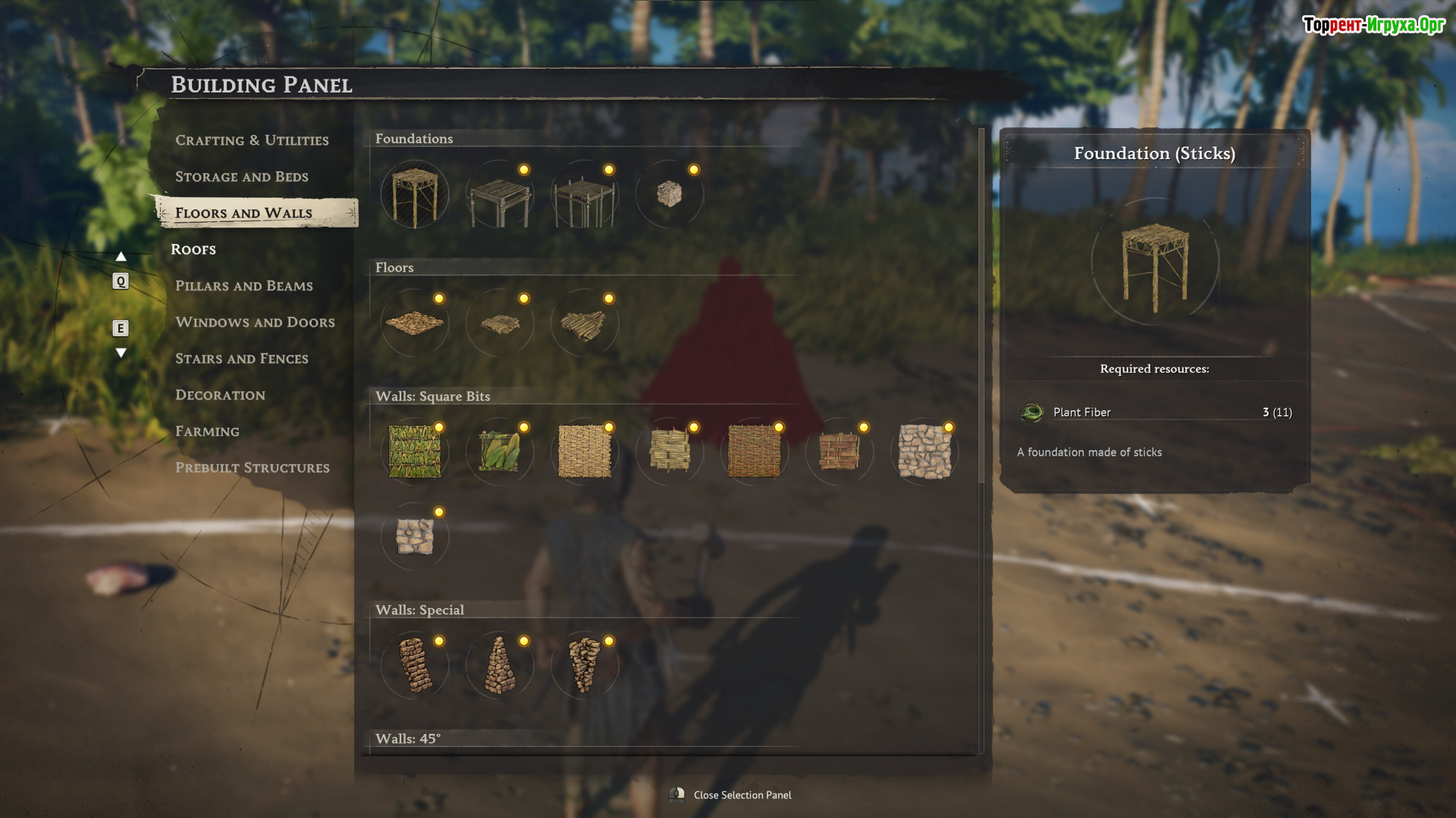Click the down arrow below category list
The image size is (1456, 818).
pos(121,353)
